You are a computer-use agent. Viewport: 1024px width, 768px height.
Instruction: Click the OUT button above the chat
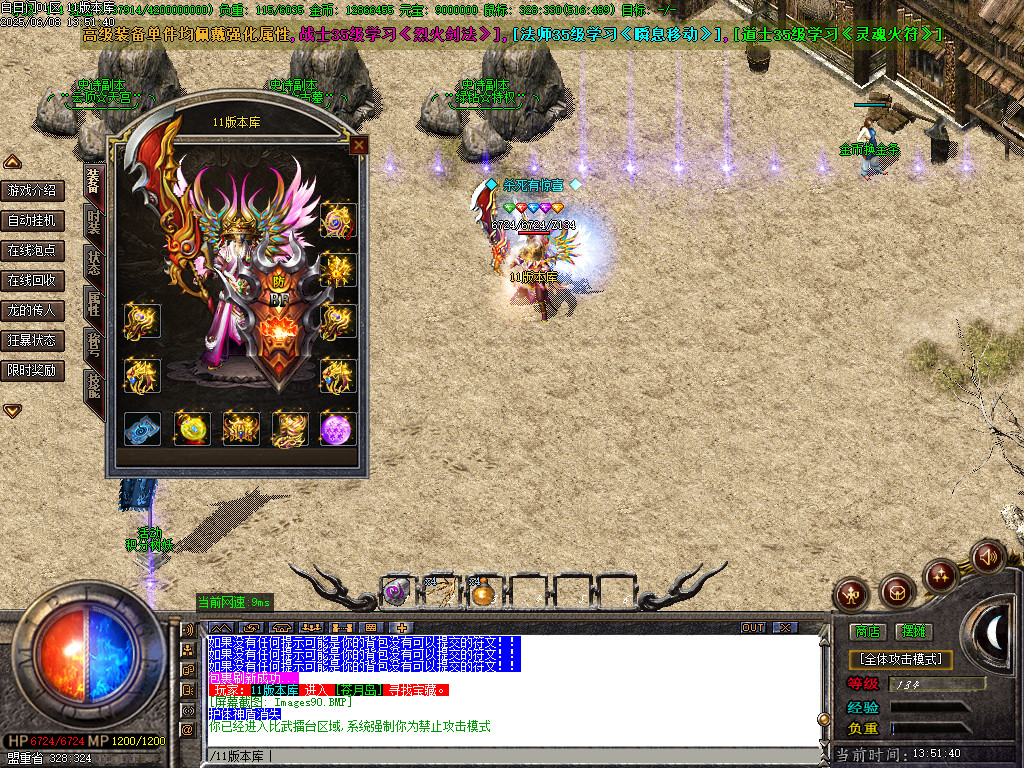[753, 627]
